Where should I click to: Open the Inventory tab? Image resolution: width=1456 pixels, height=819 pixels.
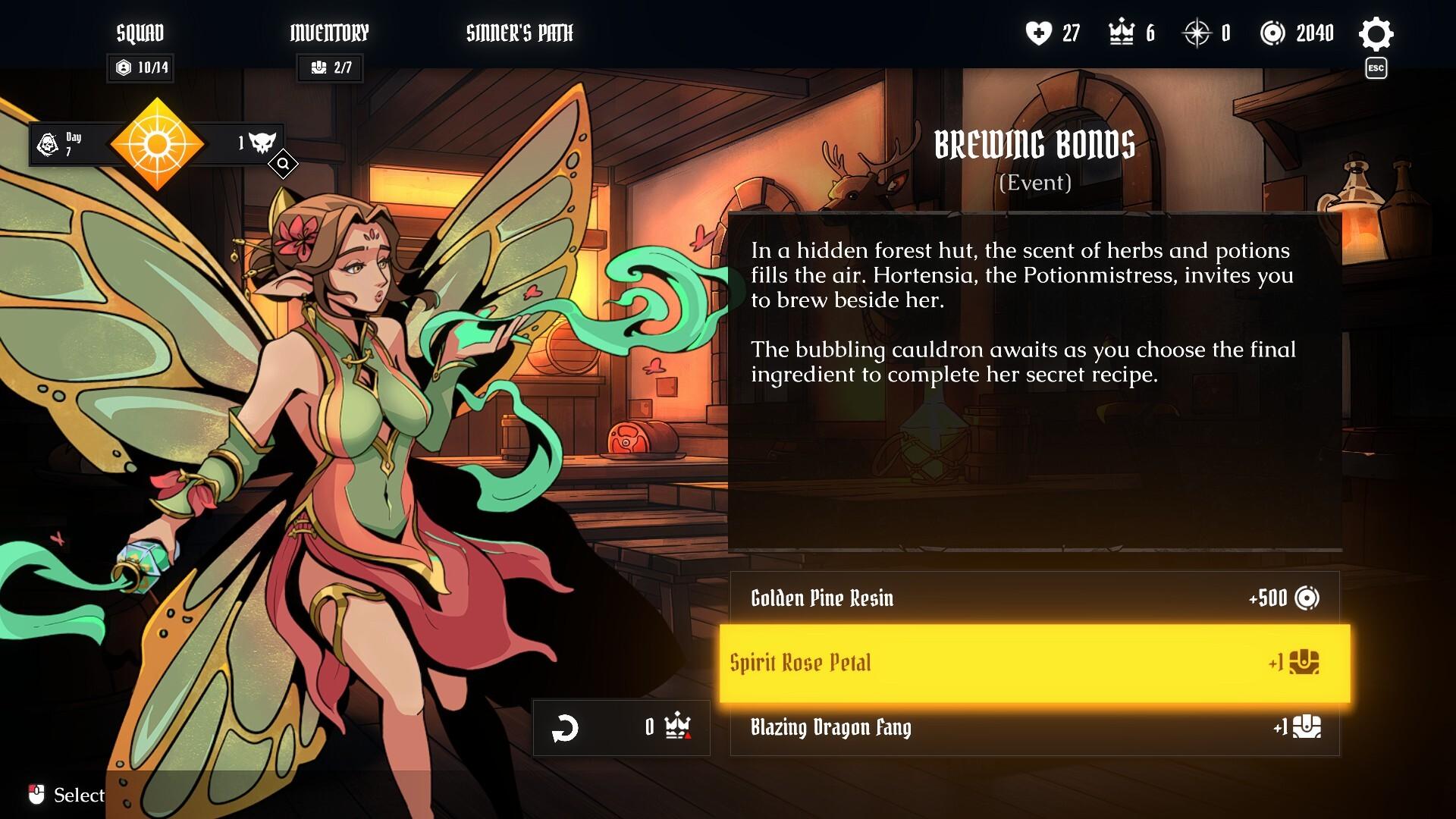pos(329,33)
